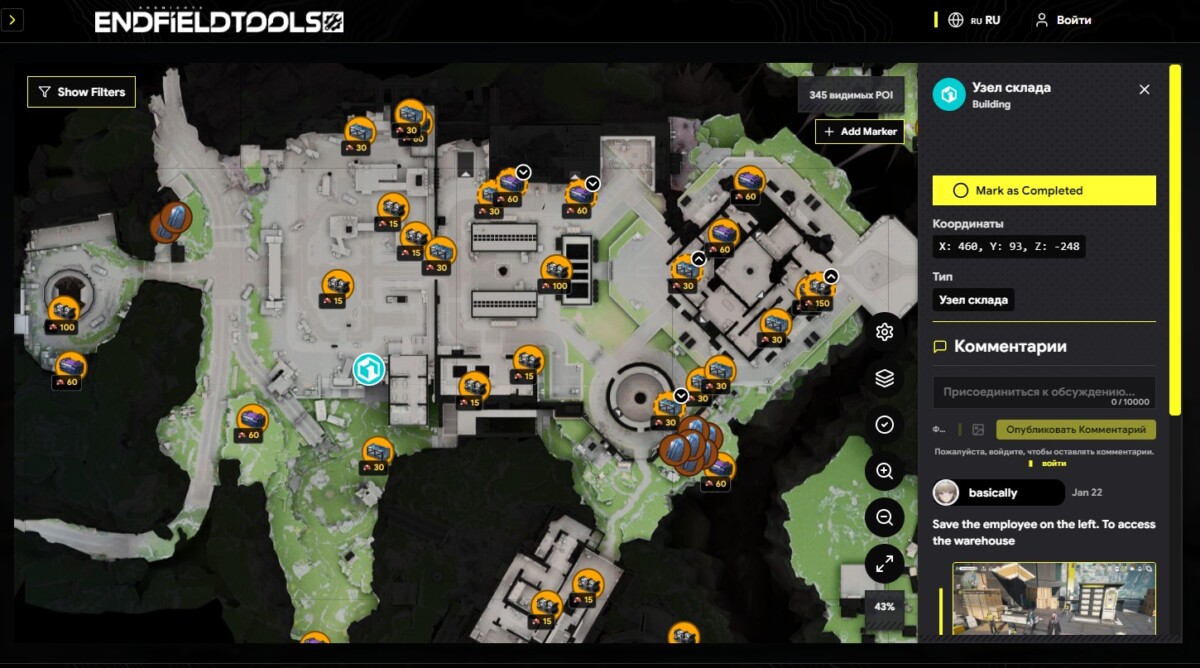Open basically's user profile name
The height and width of the screenshot is (668, 1200).
coord(993,493)
